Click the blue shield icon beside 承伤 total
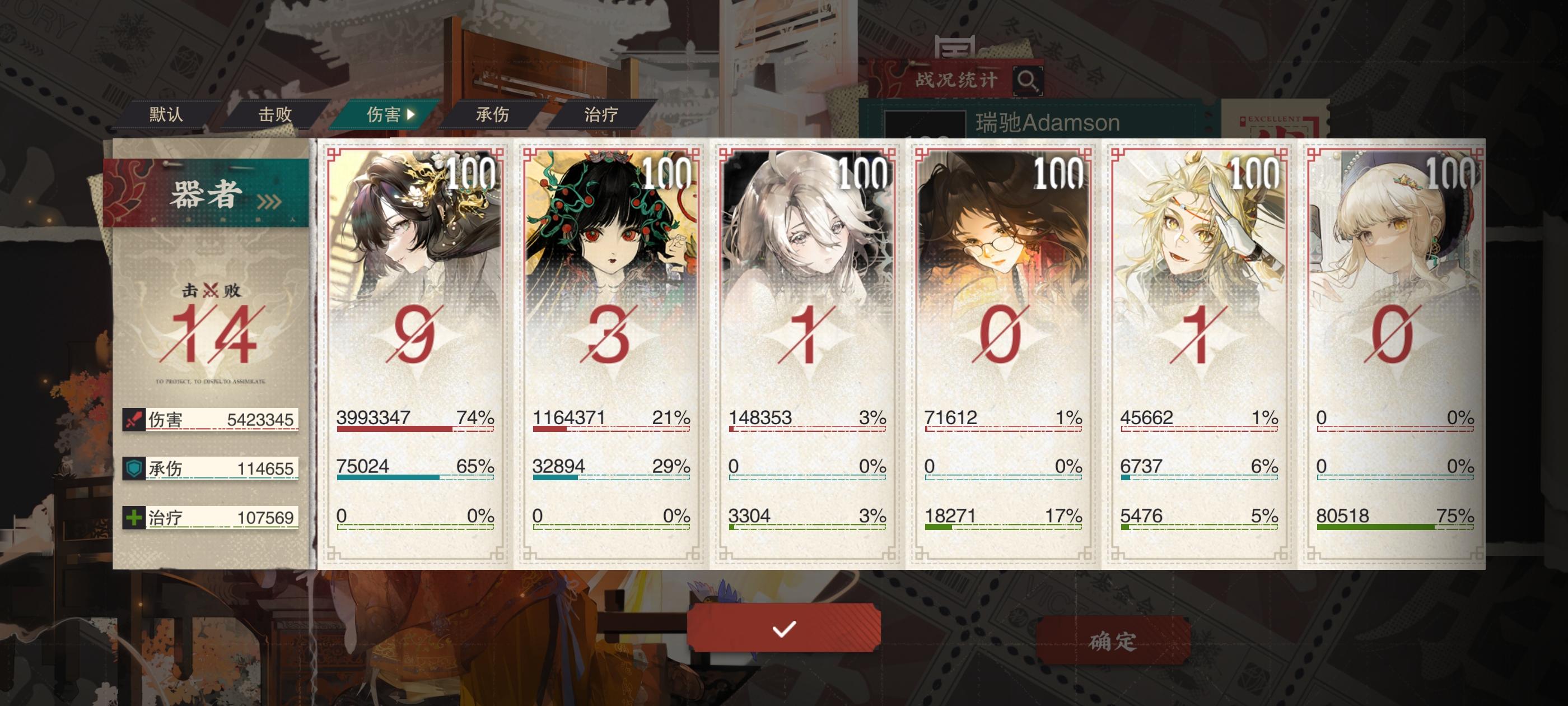Viewport: 1568px width, 706px height. point(135,468)
